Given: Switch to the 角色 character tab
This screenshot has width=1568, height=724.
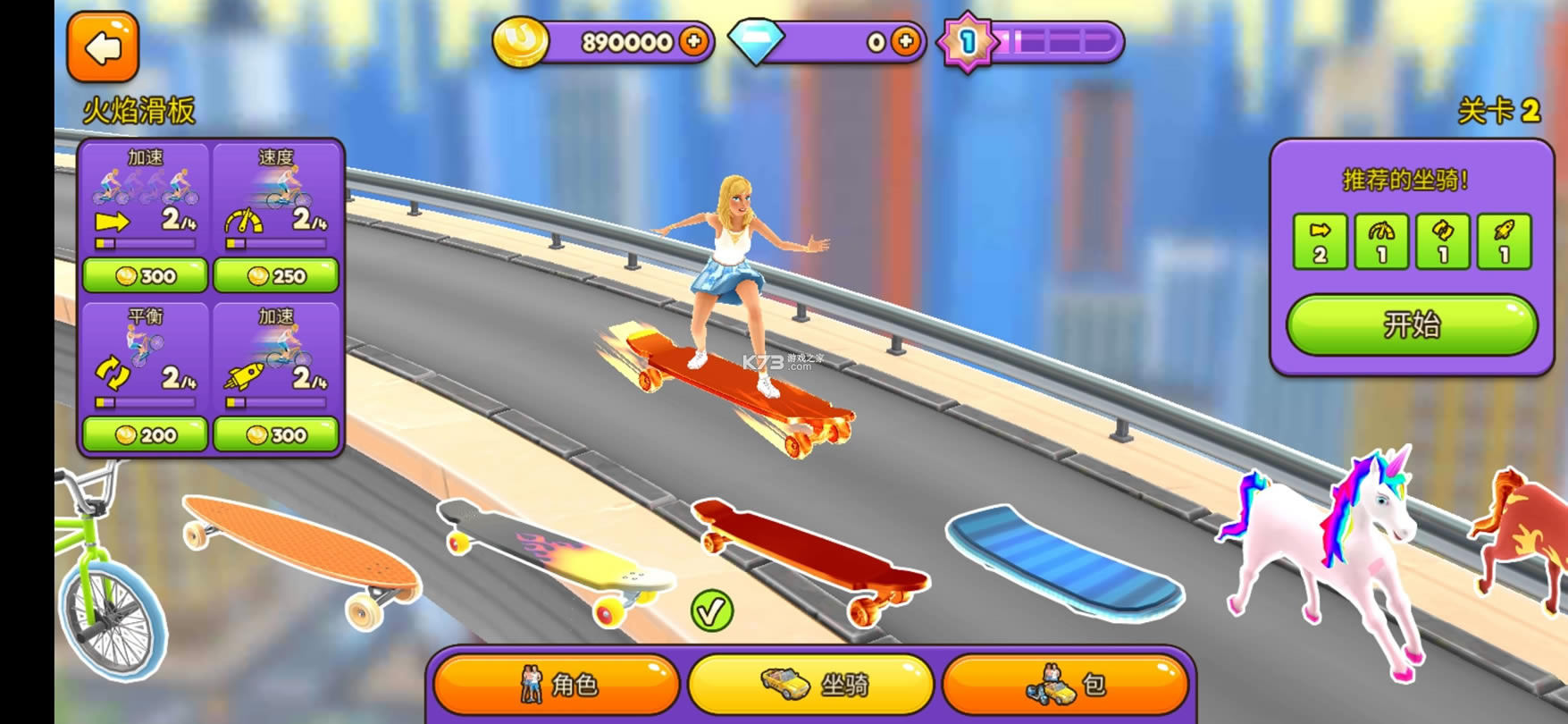Looking at the screenshot, I should [557, 685].
